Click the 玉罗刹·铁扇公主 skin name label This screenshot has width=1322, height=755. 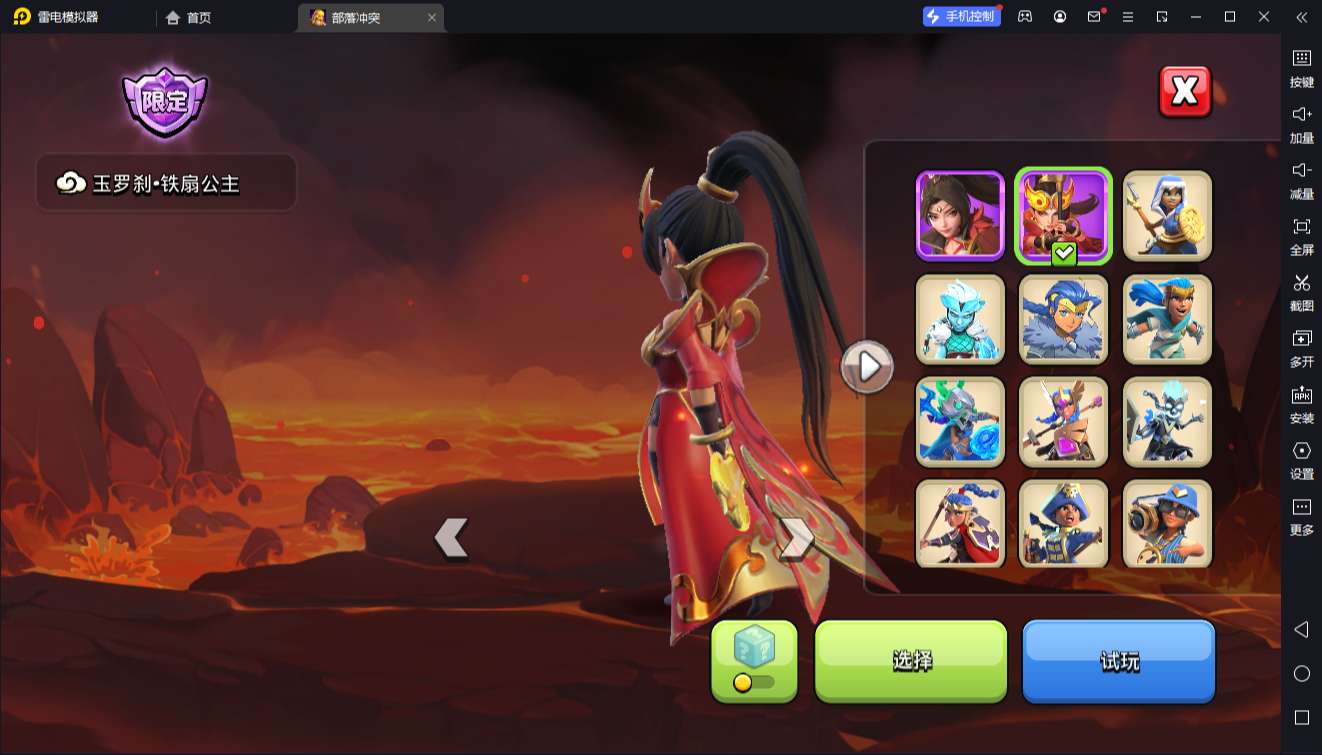pyautogui.click(x=166, y=183)
